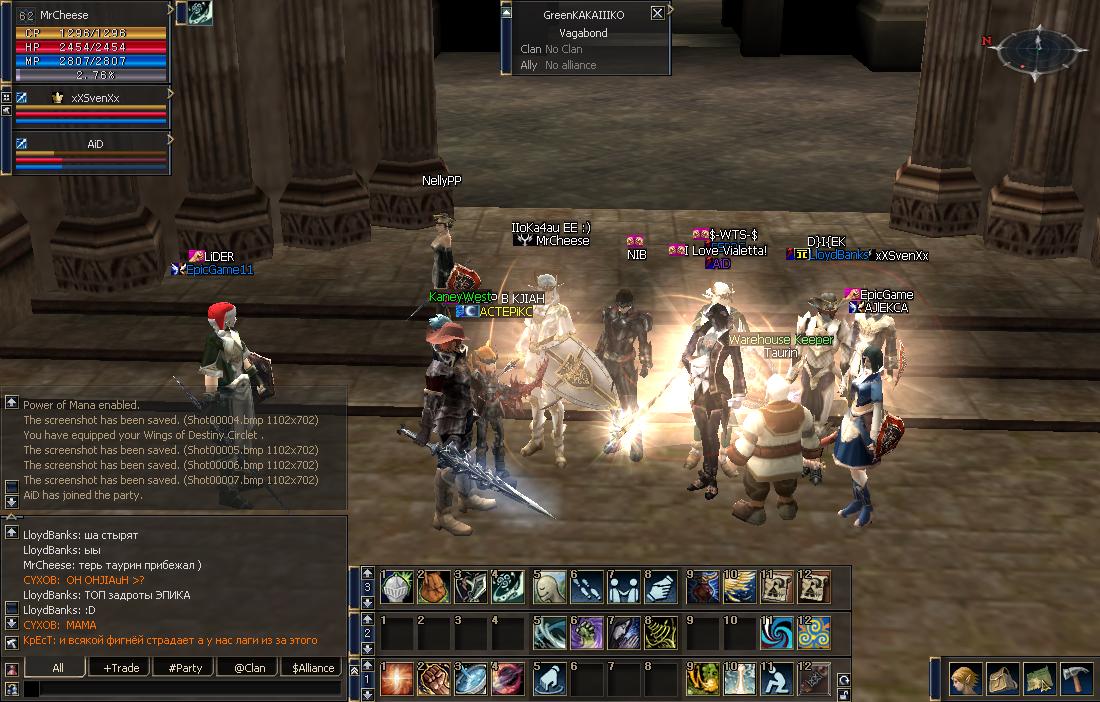Open the inventory bag icon
This screenshot has height=702, width=1100.
click(1003, 680)
